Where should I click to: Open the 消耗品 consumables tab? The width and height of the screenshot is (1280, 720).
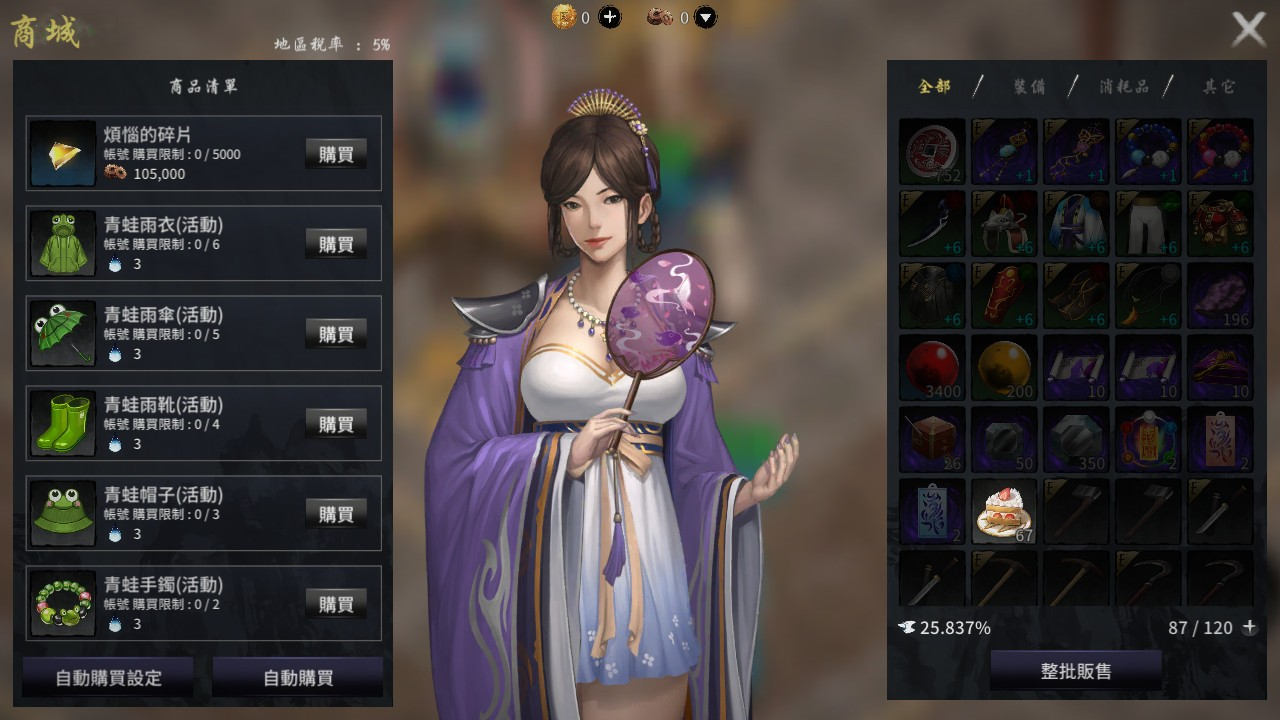pyautogui.click(x=1123, y=86)
